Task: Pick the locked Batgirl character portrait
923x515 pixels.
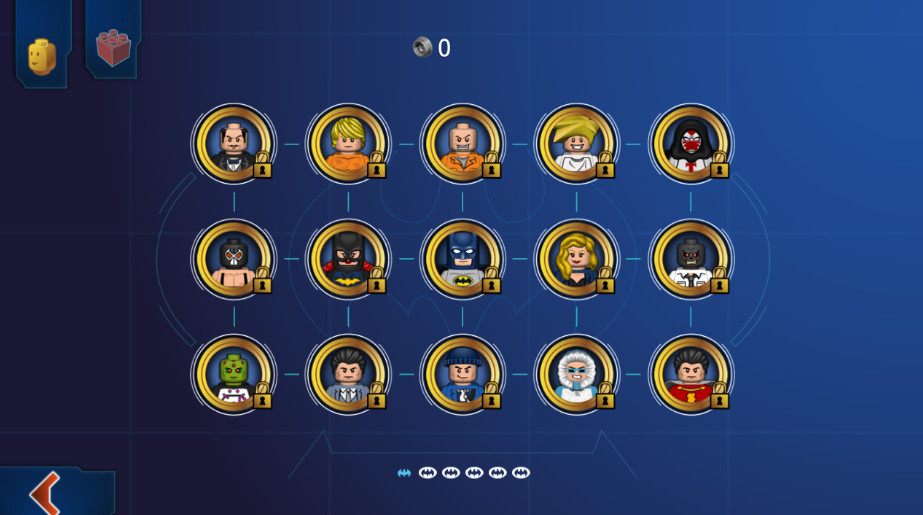Action: 347,259
